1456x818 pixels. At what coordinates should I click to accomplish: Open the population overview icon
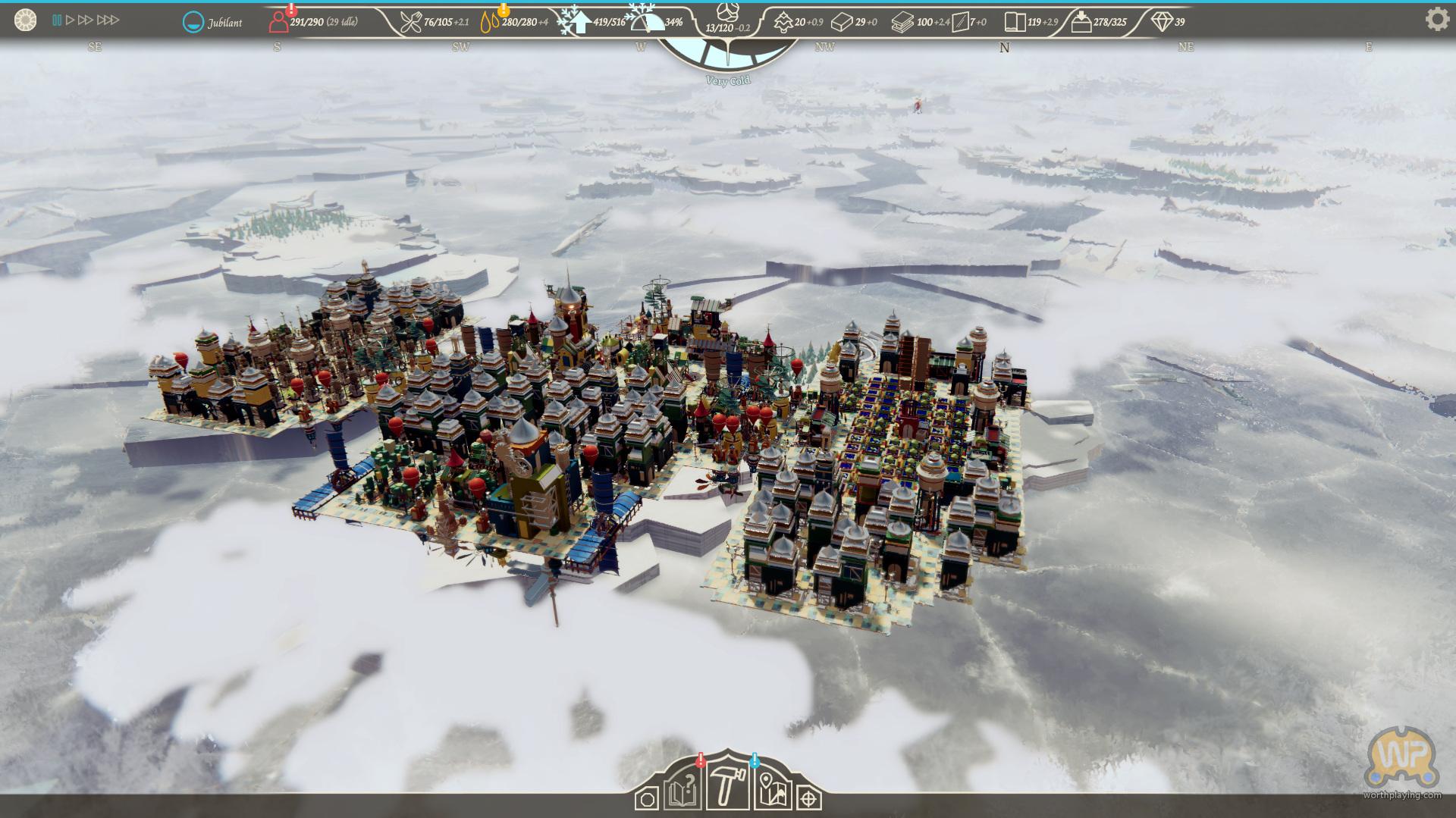pos(278,22)
